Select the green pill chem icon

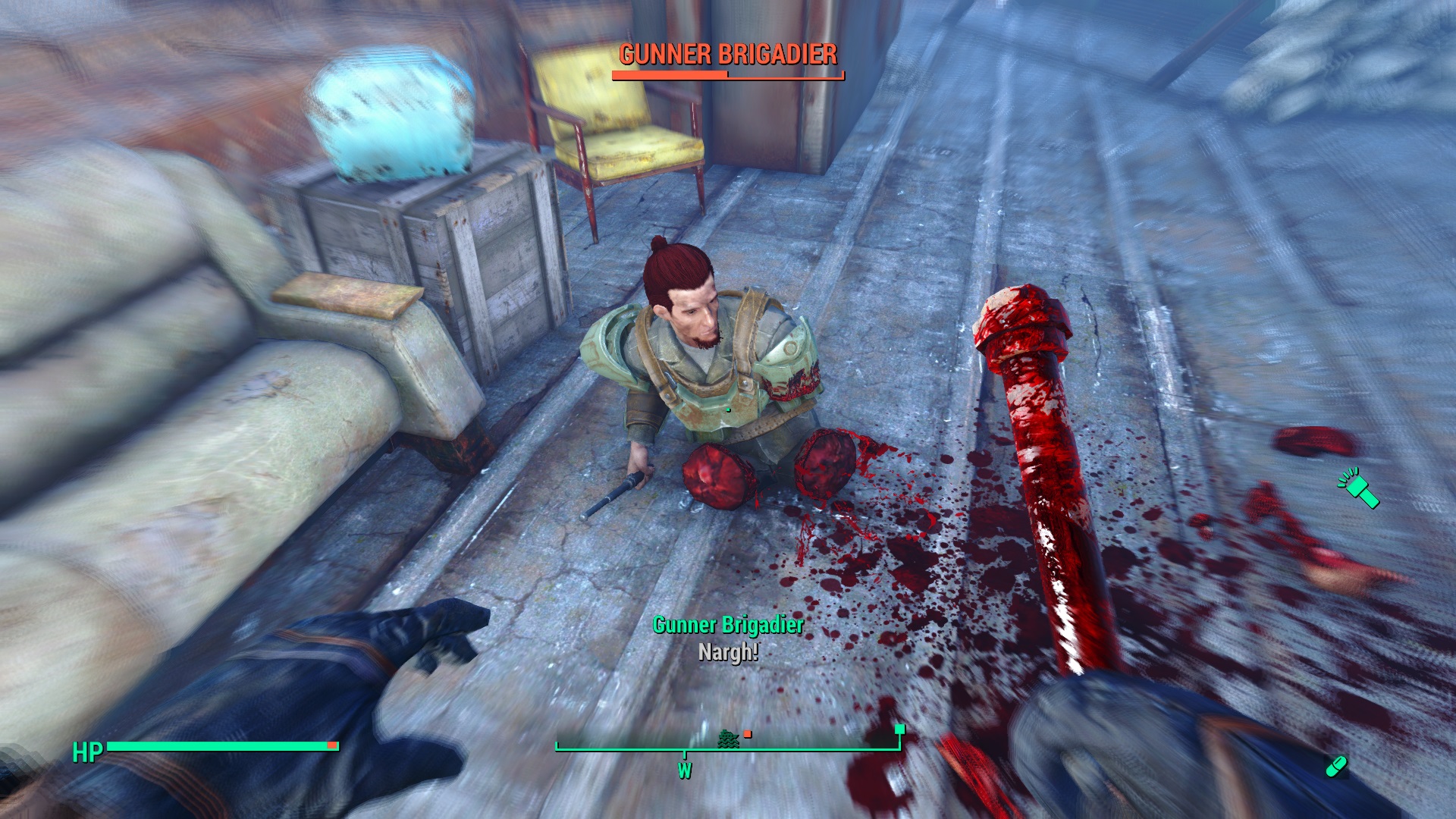pos(1335,766)
